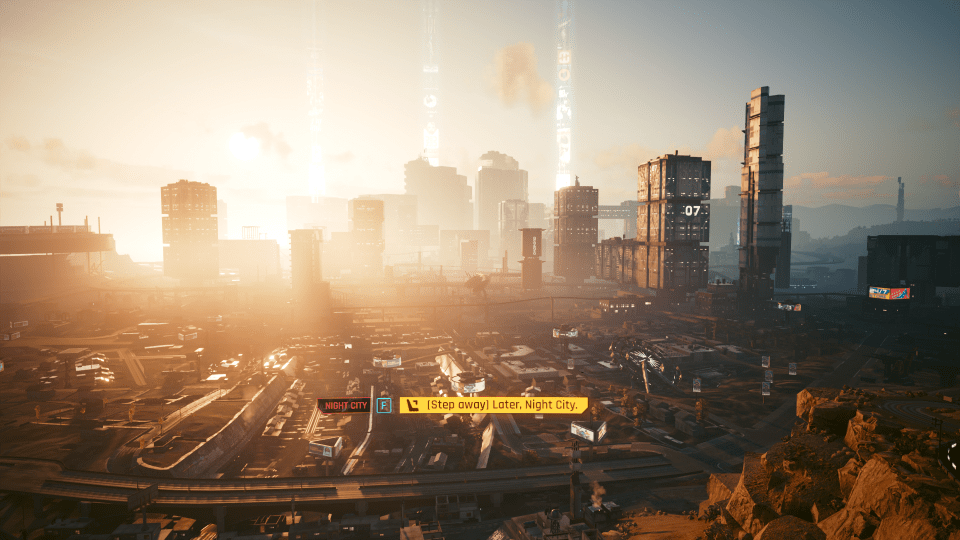The image size is (960, 540).
Task: Choose the "(Step away) Later, Night City." dialogue option
Action: tap(493, 405)
